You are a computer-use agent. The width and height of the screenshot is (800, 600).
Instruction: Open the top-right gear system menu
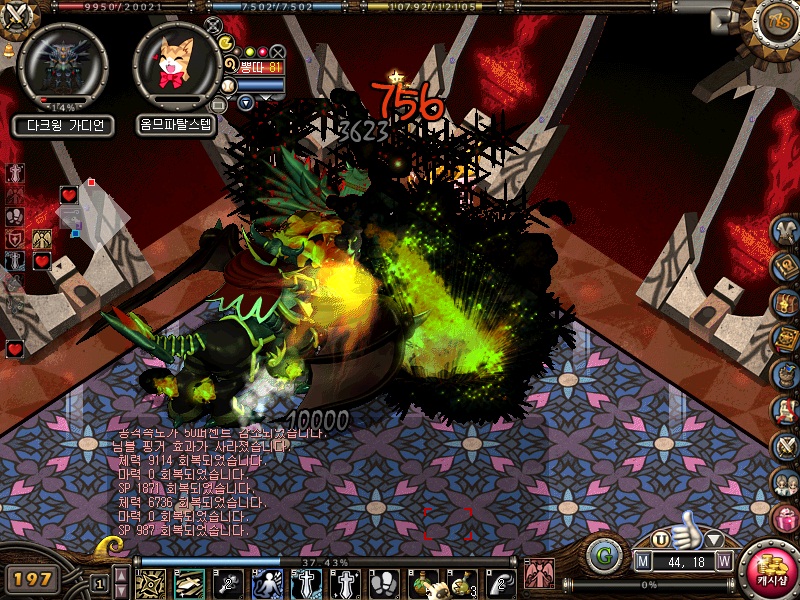(776, 22)
